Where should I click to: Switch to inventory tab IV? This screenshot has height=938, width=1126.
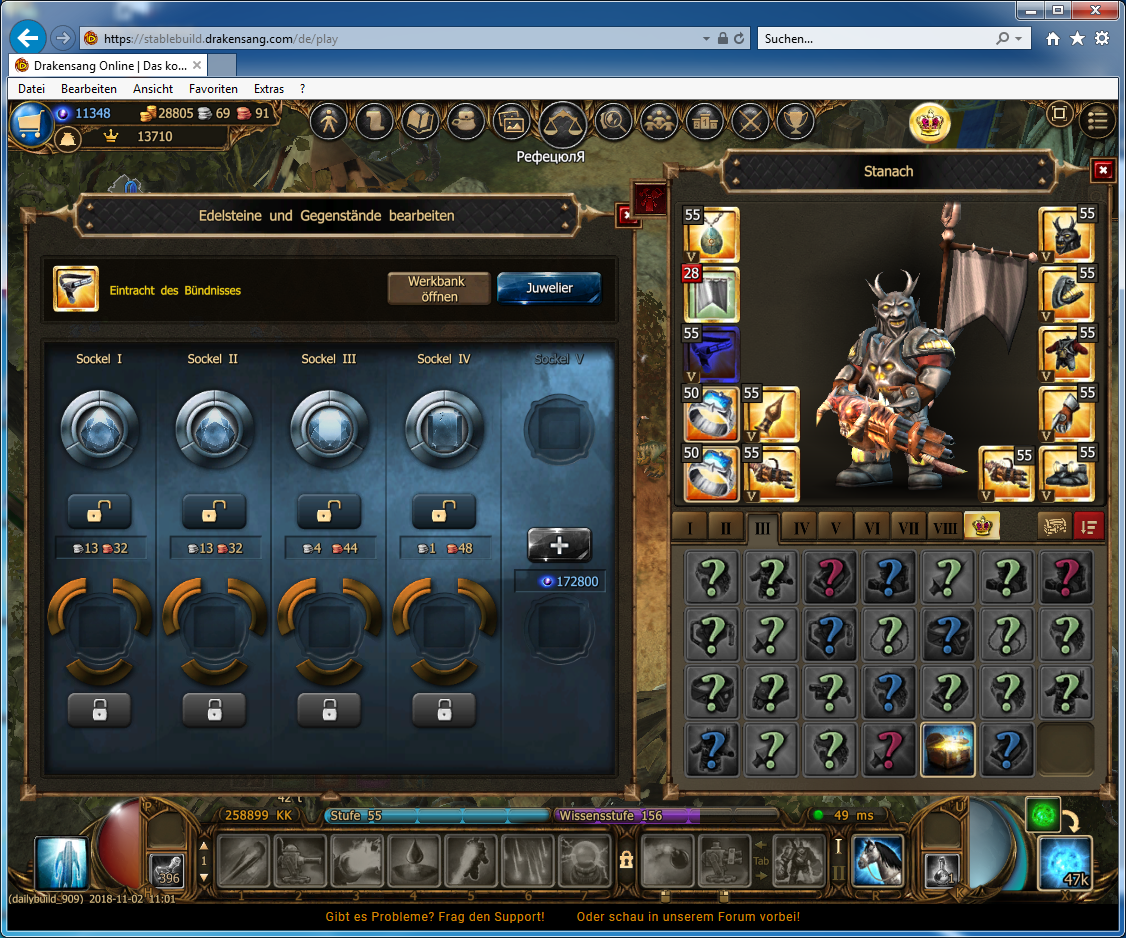pos(799,527)
